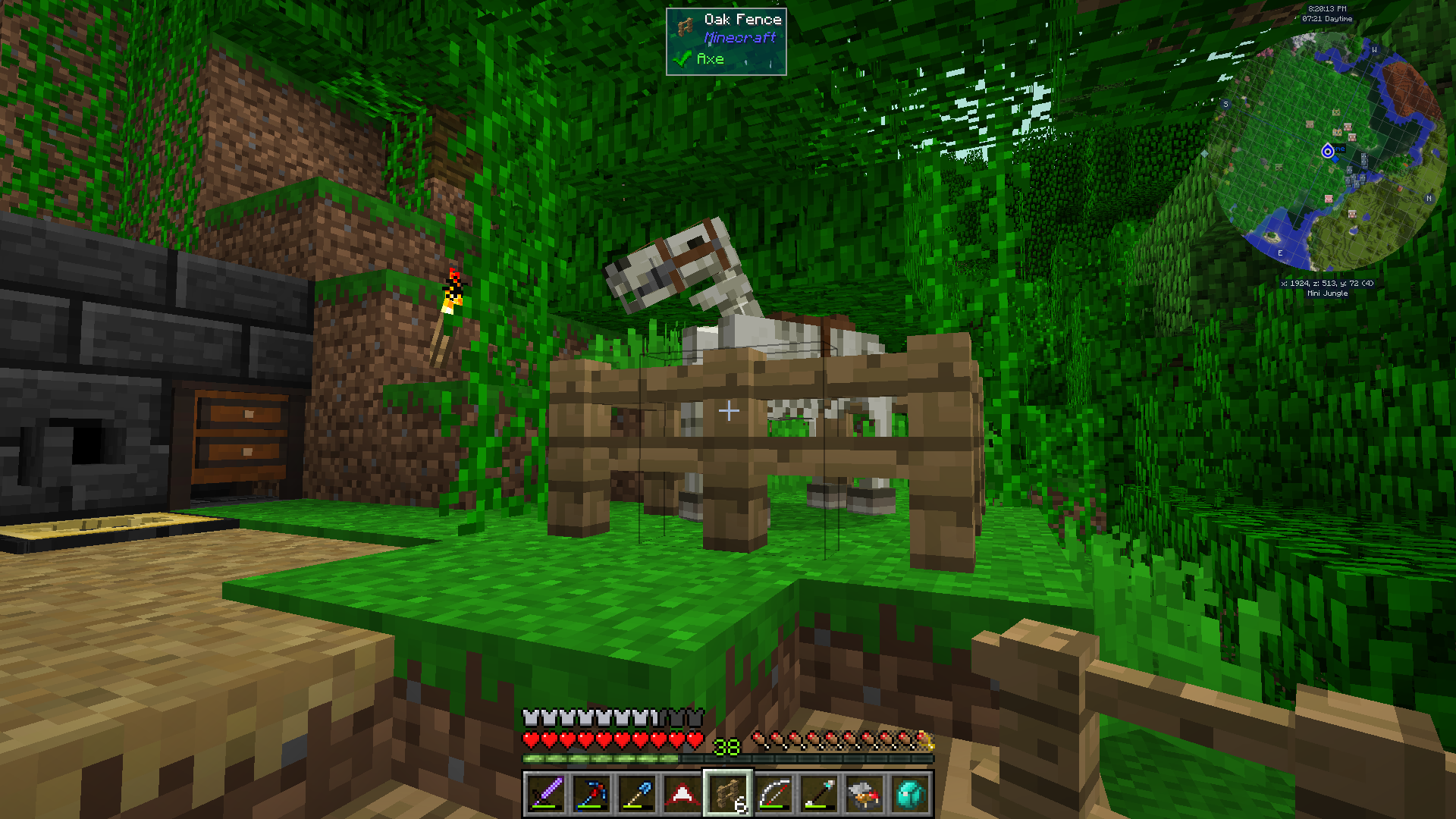Select the purple sword hotbar slot

coord(546,794)
